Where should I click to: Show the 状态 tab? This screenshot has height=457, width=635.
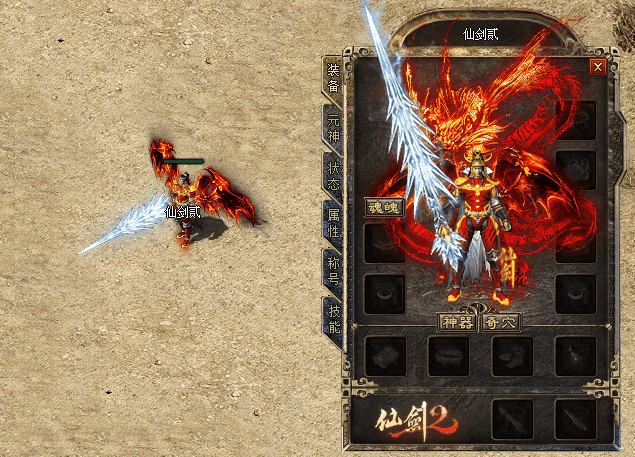click(332, 175)
